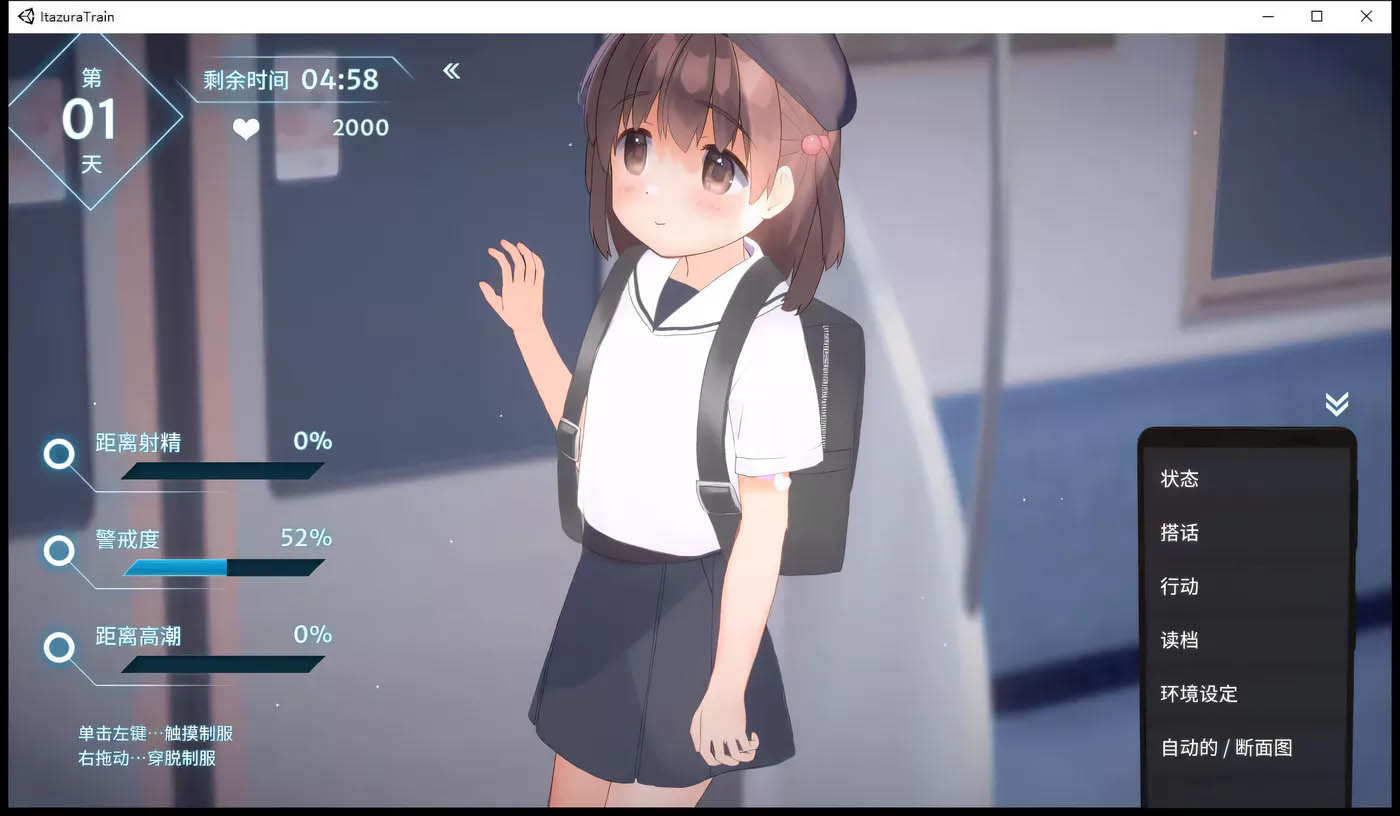Click the 剩余时间 timer display
Screen dimensions: 1400x816
click(290, 80)
